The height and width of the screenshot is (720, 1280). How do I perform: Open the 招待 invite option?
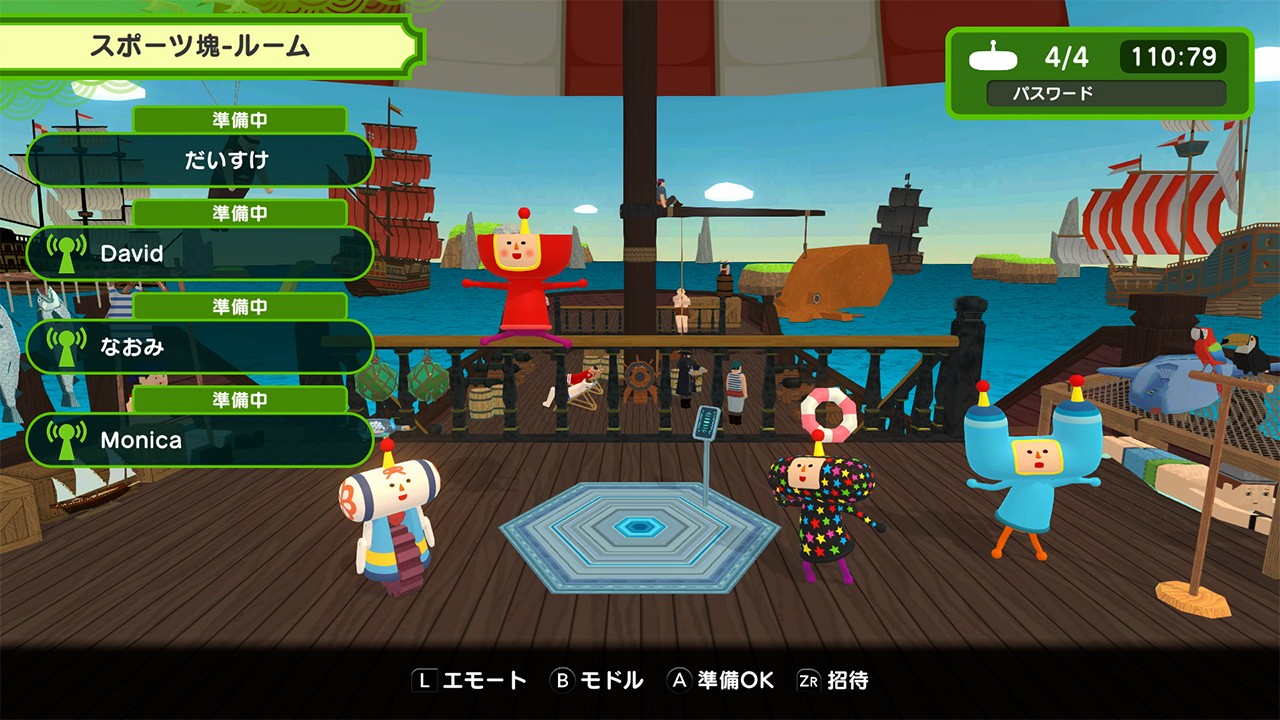click(x=833, y=681)
